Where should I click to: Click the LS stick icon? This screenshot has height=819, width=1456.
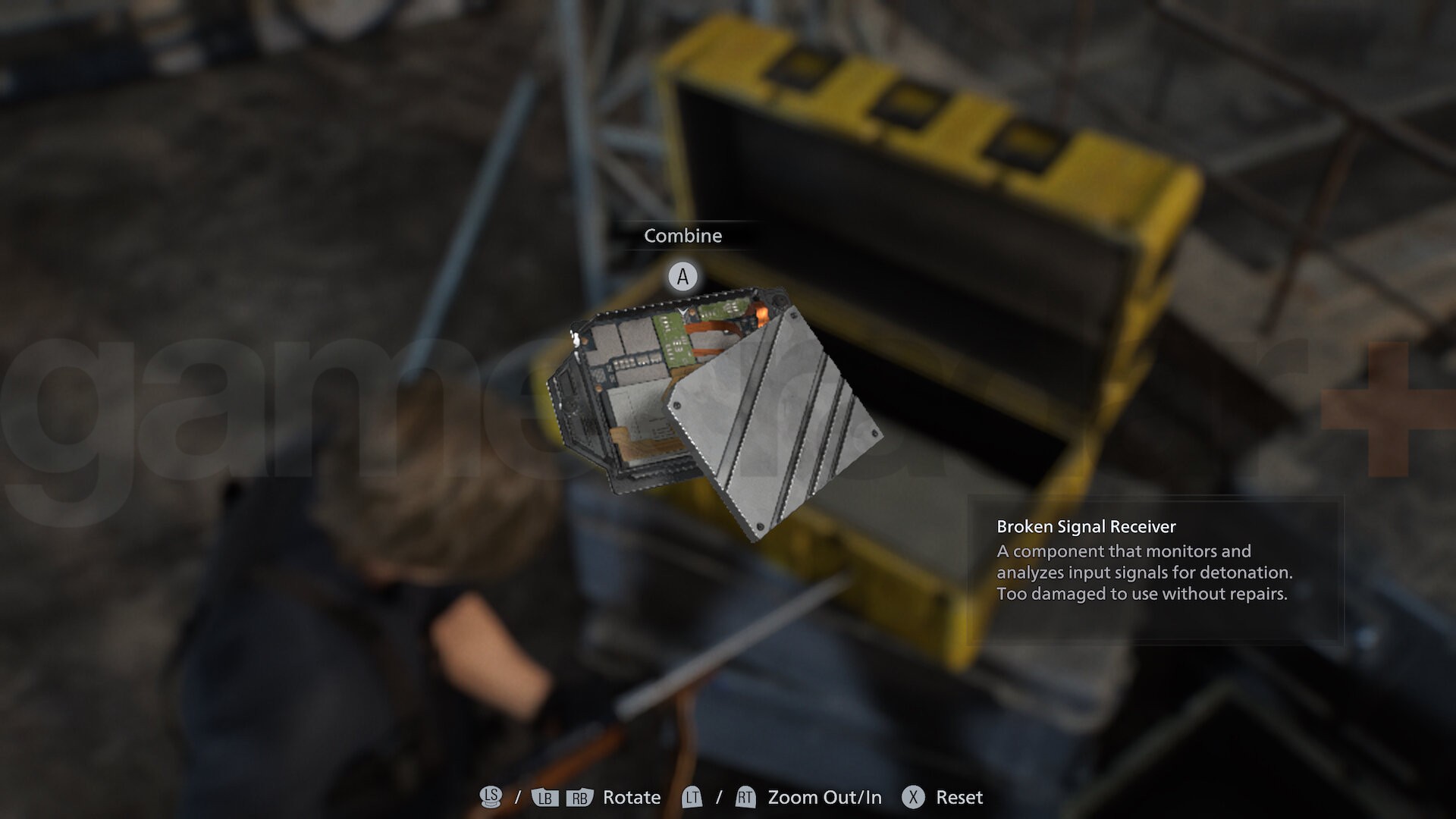491,798
